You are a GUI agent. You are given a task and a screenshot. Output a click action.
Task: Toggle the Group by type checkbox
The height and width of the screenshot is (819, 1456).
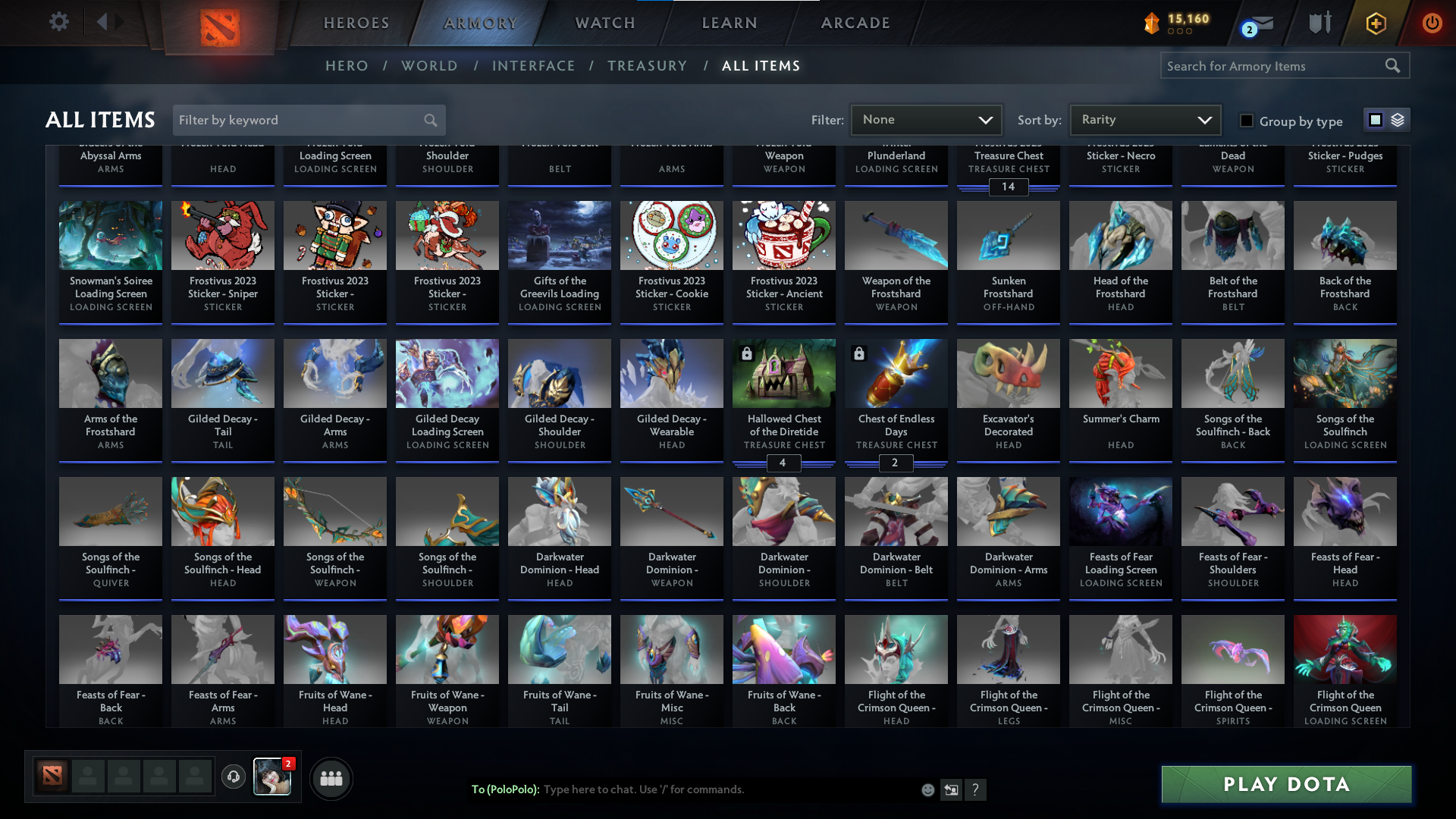[x=1246, y=120]
